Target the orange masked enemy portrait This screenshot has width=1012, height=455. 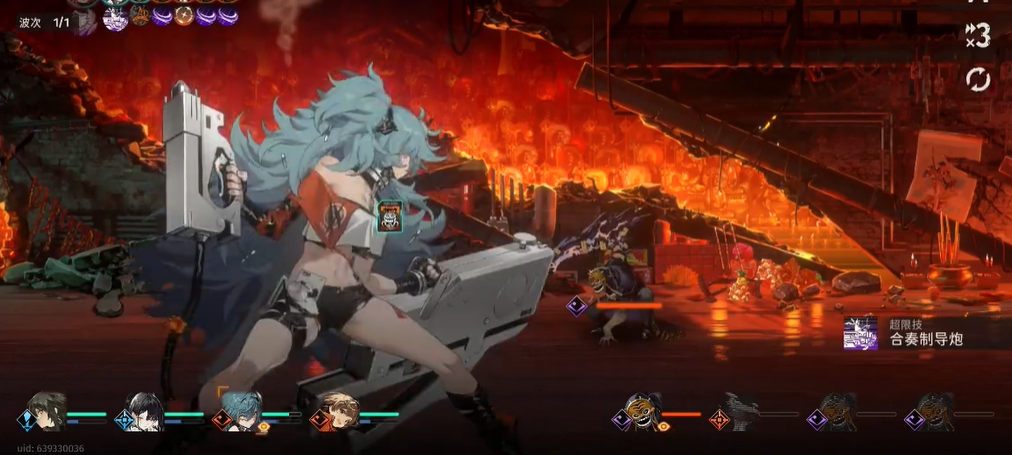click(x=643, y=411)
